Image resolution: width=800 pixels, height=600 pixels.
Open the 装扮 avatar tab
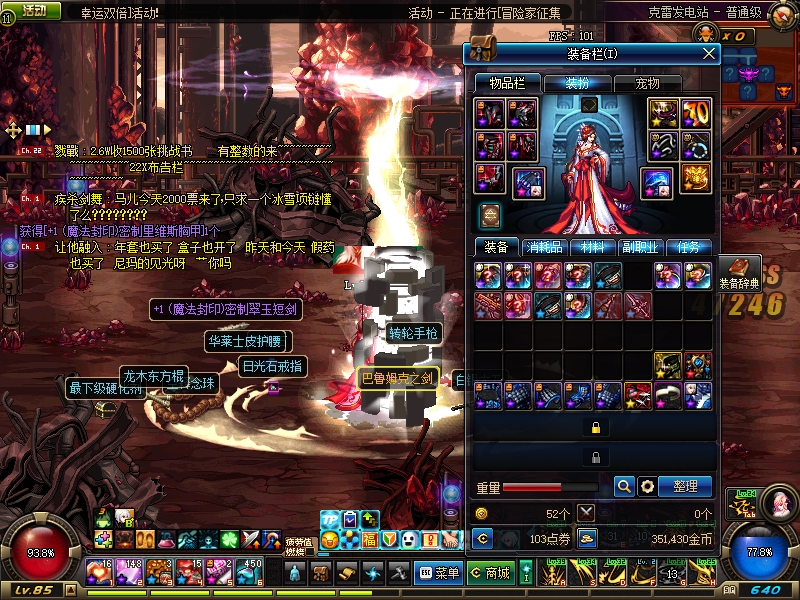point(577,83)
